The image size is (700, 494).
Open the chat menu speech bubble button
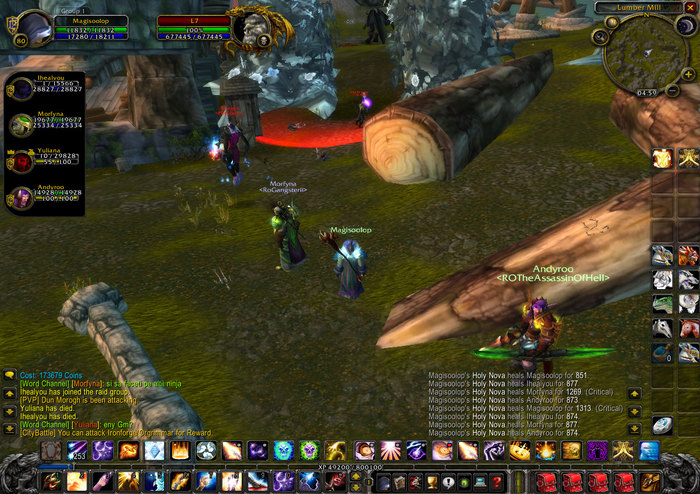tap(9, 374)
